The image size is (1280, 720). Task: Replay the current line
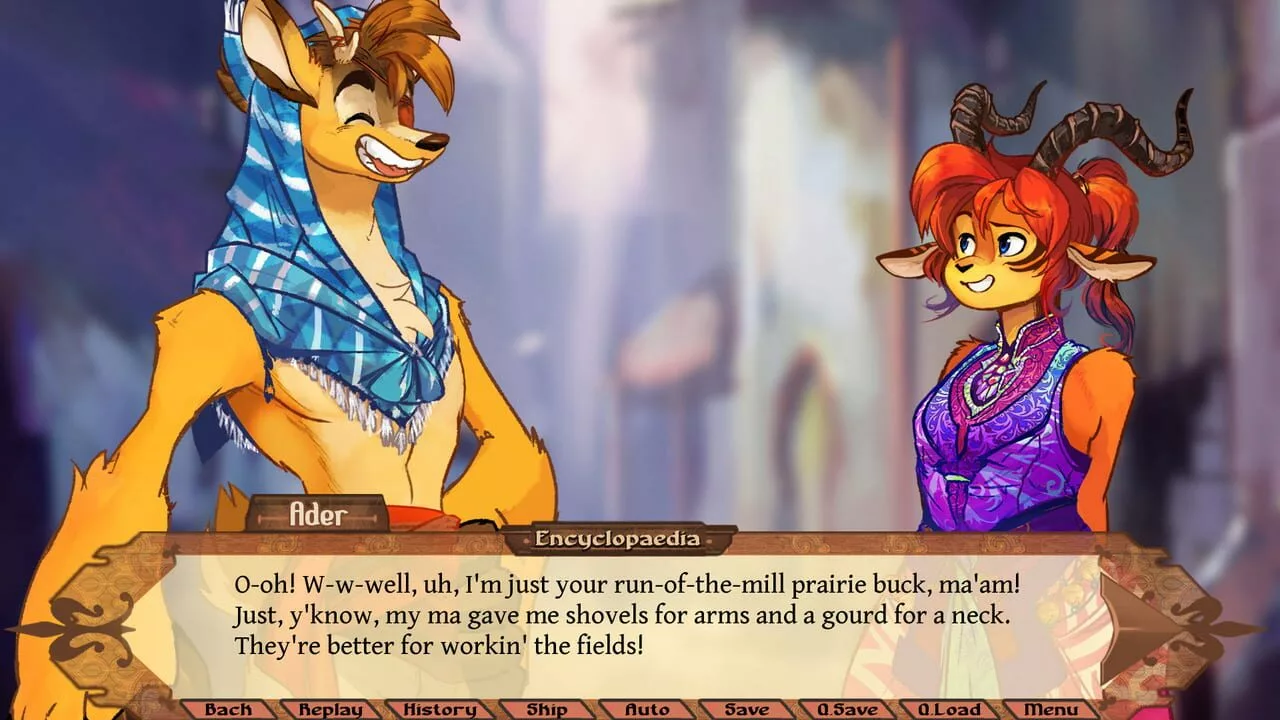pyautogui.click(x=331, y=710)
